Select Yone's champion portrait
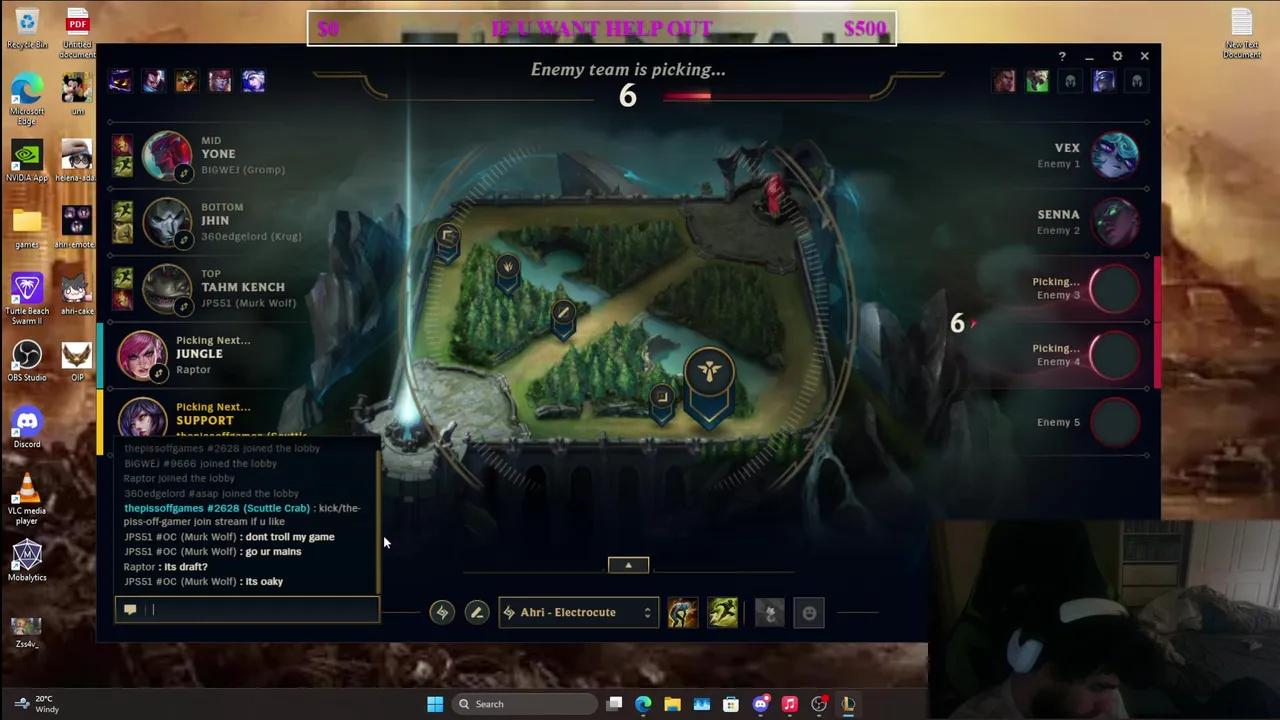Viewport: 1280px width, 720px height. coord(167,155)
